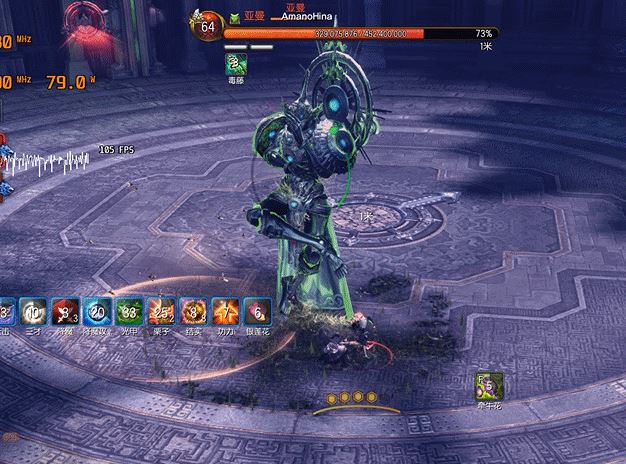Activate the blue skill showing cooldown 20
Image resolution: width=626 pixels, height=464 pixels.
click(96, 311)
